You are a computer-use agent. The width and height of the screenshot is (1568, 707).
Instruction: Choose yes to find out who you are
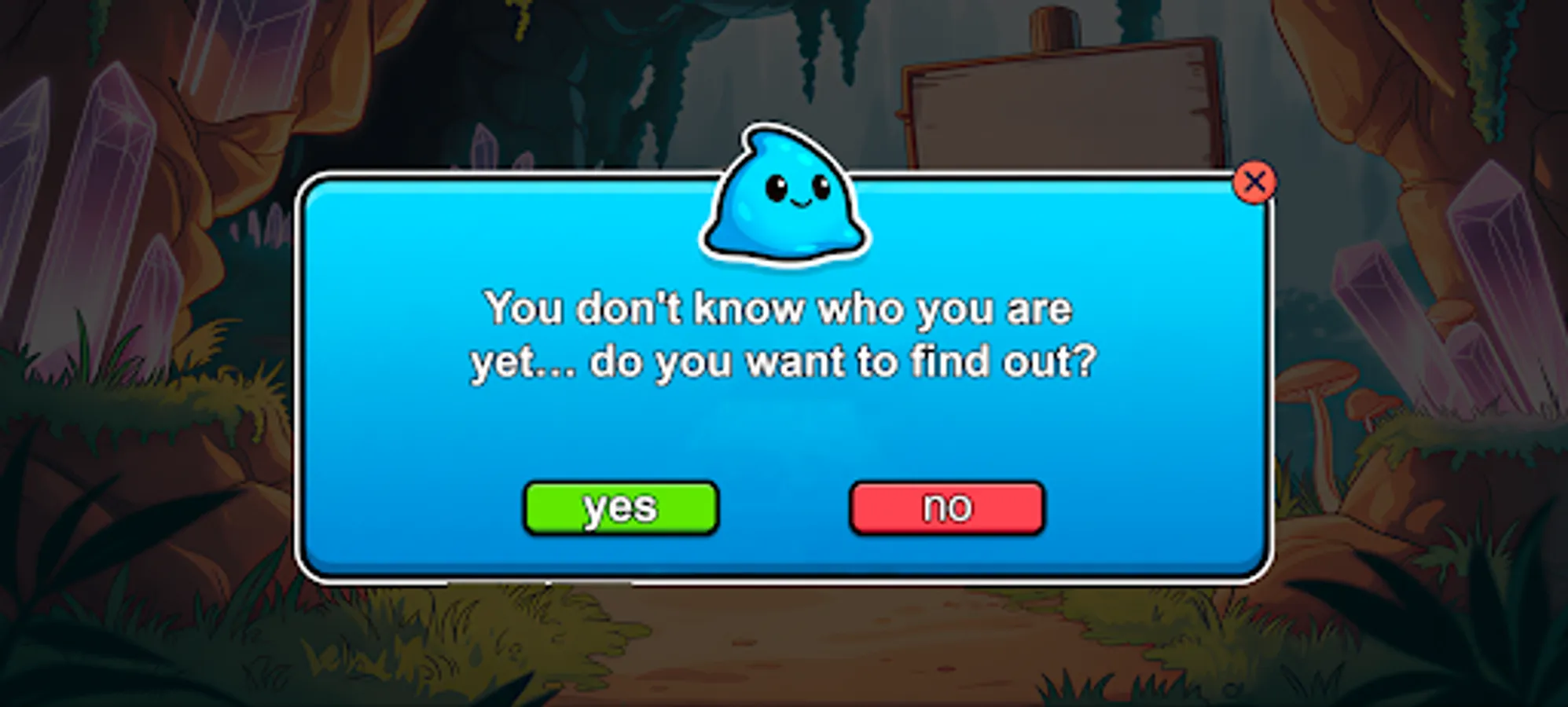pyautogui.click(x=621, y=507)
